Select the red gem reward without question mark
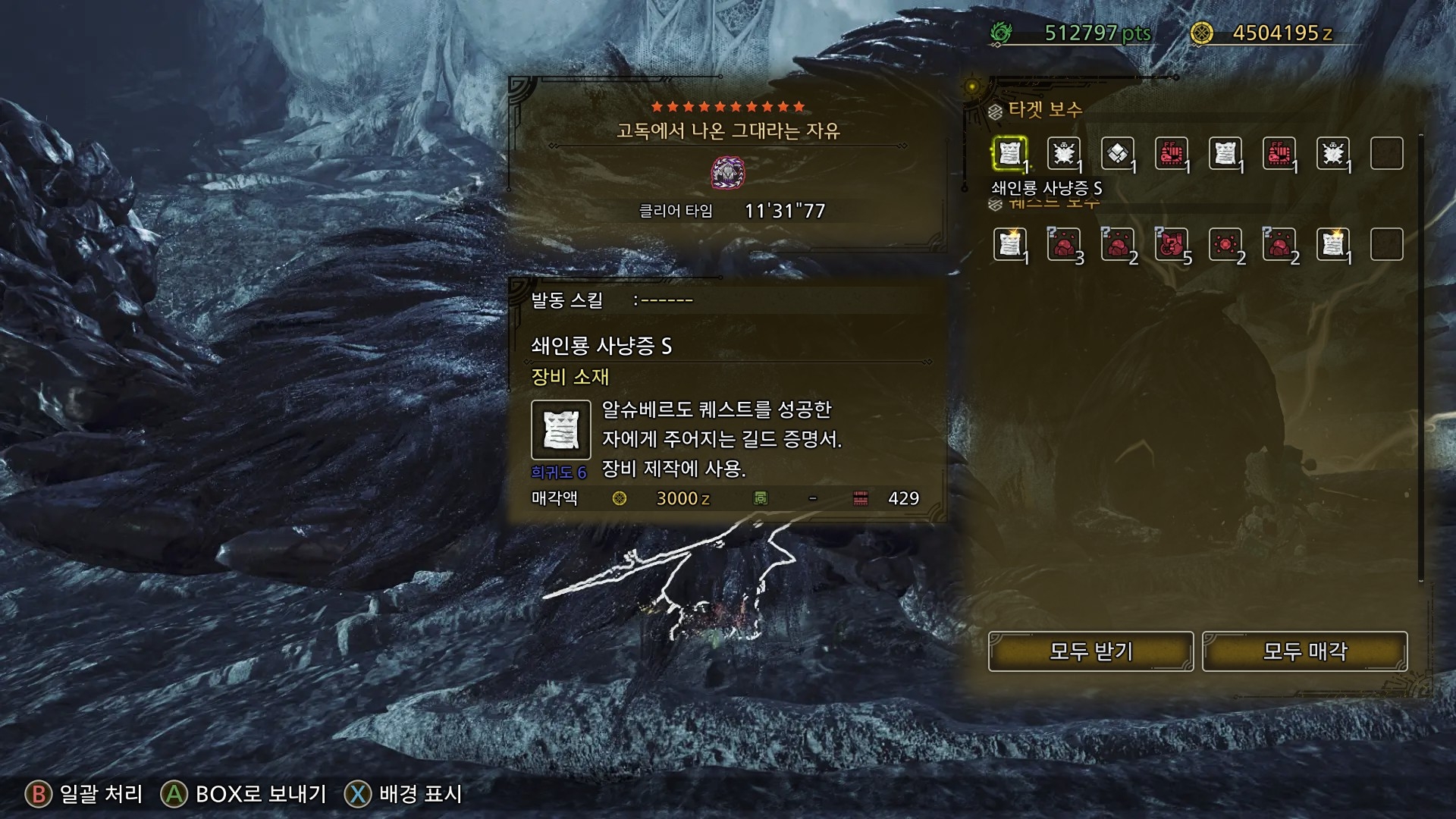This screenshot has height=819, width=1456. pyautogui.click(x=1225, y=245)
